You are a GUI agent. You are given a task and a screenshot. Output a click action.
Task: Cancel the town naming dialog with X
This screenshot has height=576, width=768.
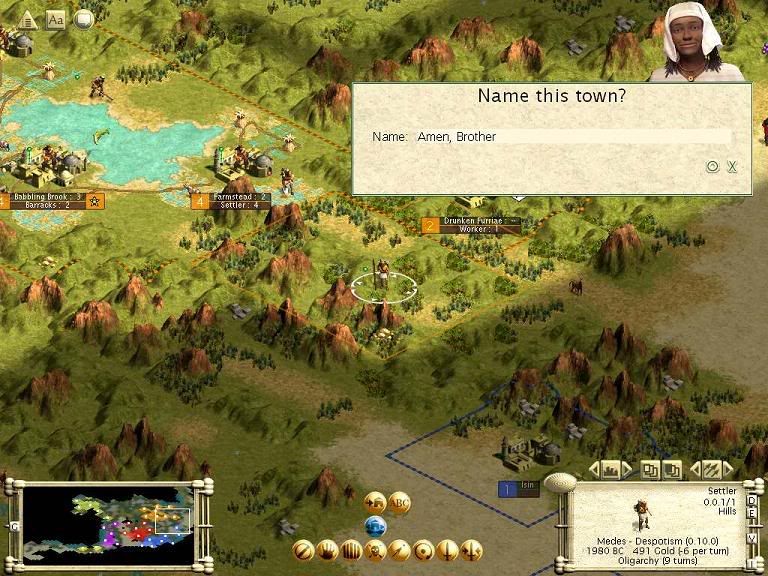[732, 167]
